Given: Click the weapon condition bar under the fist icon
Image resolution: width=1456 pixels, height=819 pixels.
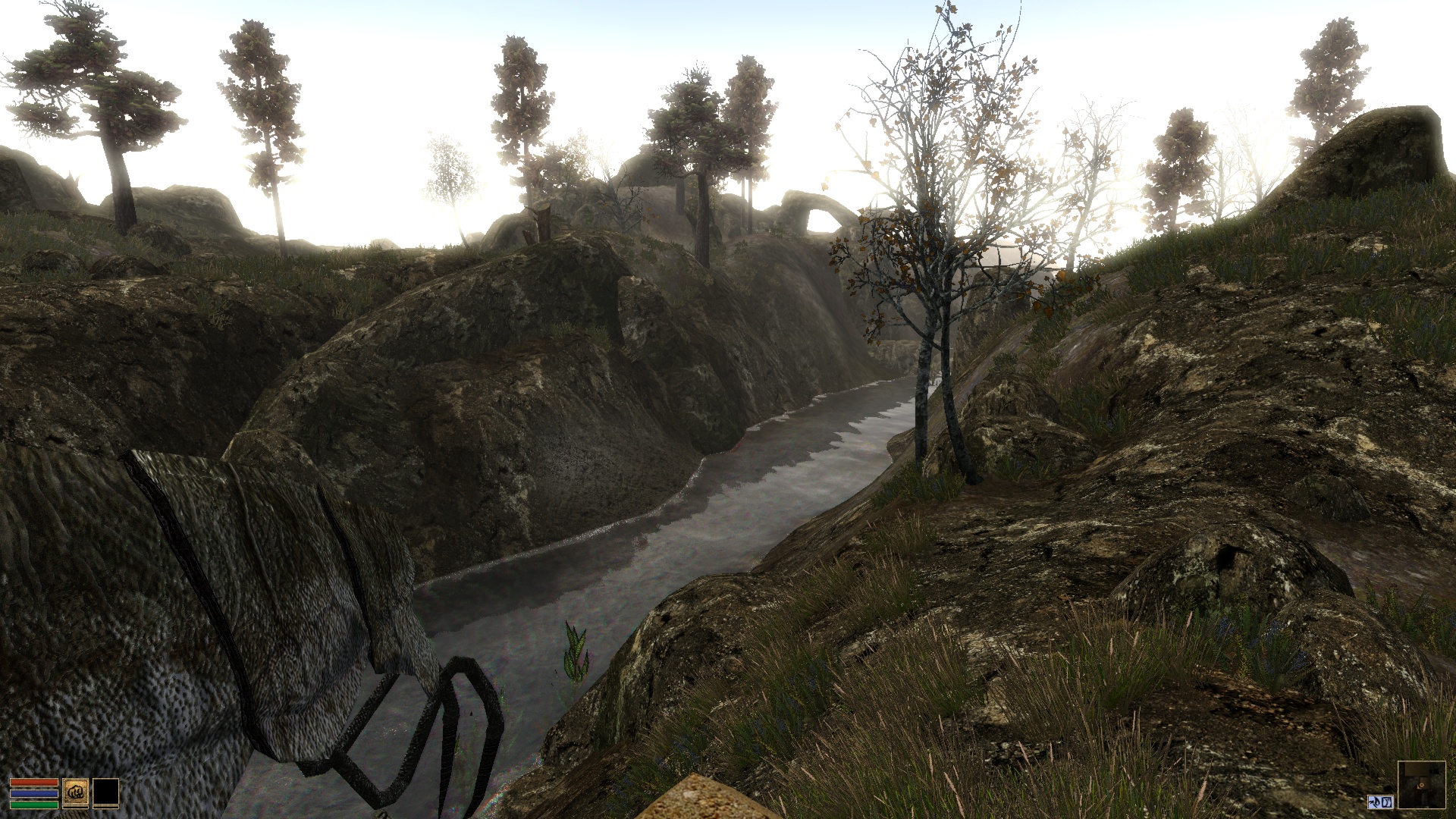Looking at the screenshot, I should pyautogui.click(x=76, y=809).
